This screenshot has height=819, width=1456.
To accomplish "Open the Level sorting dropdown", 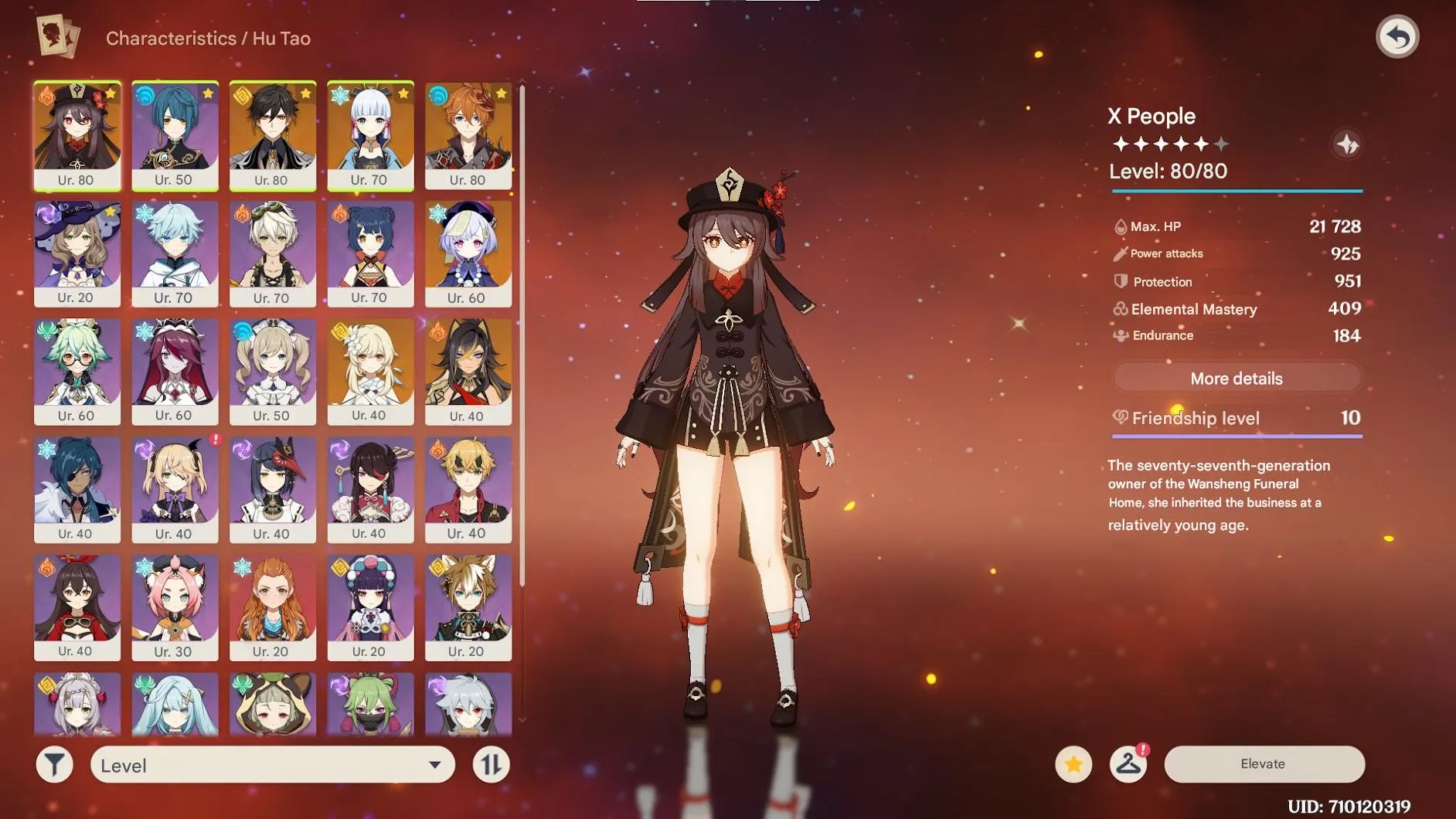I will (270, 766).
